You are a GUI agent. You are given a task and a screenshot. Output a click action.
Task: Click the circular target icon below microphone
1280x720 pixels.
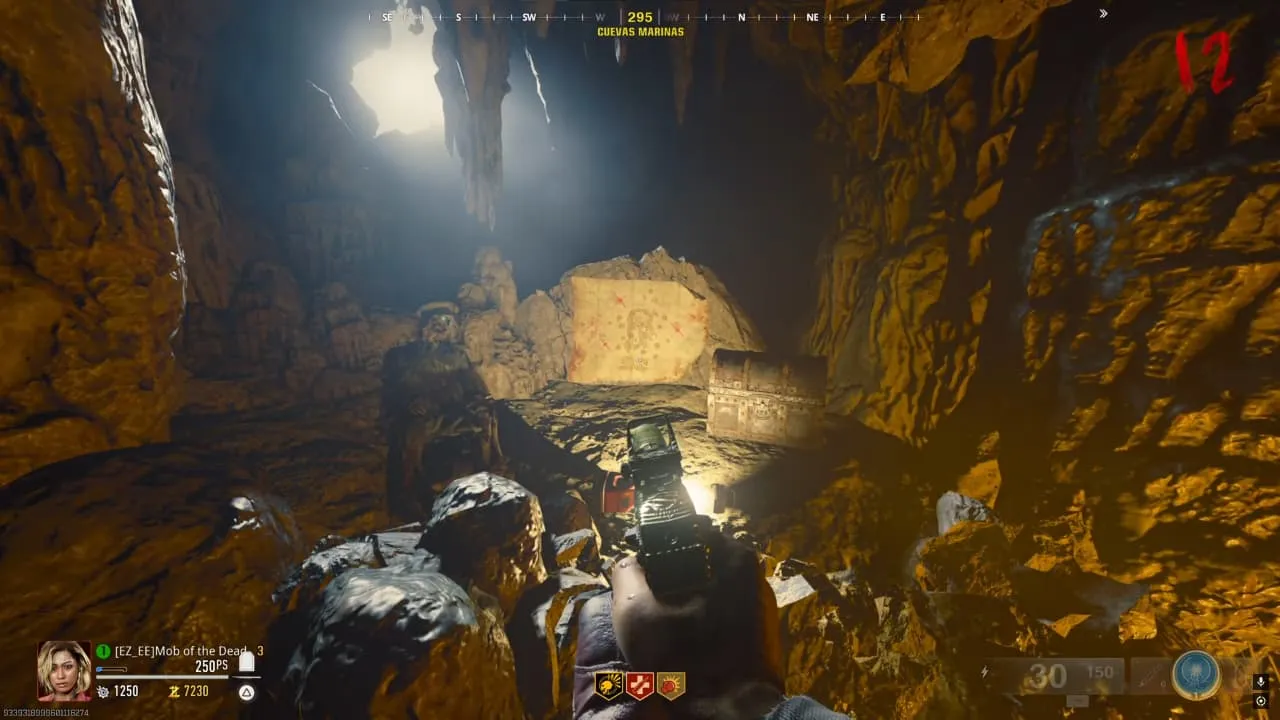coord(1260,700)
